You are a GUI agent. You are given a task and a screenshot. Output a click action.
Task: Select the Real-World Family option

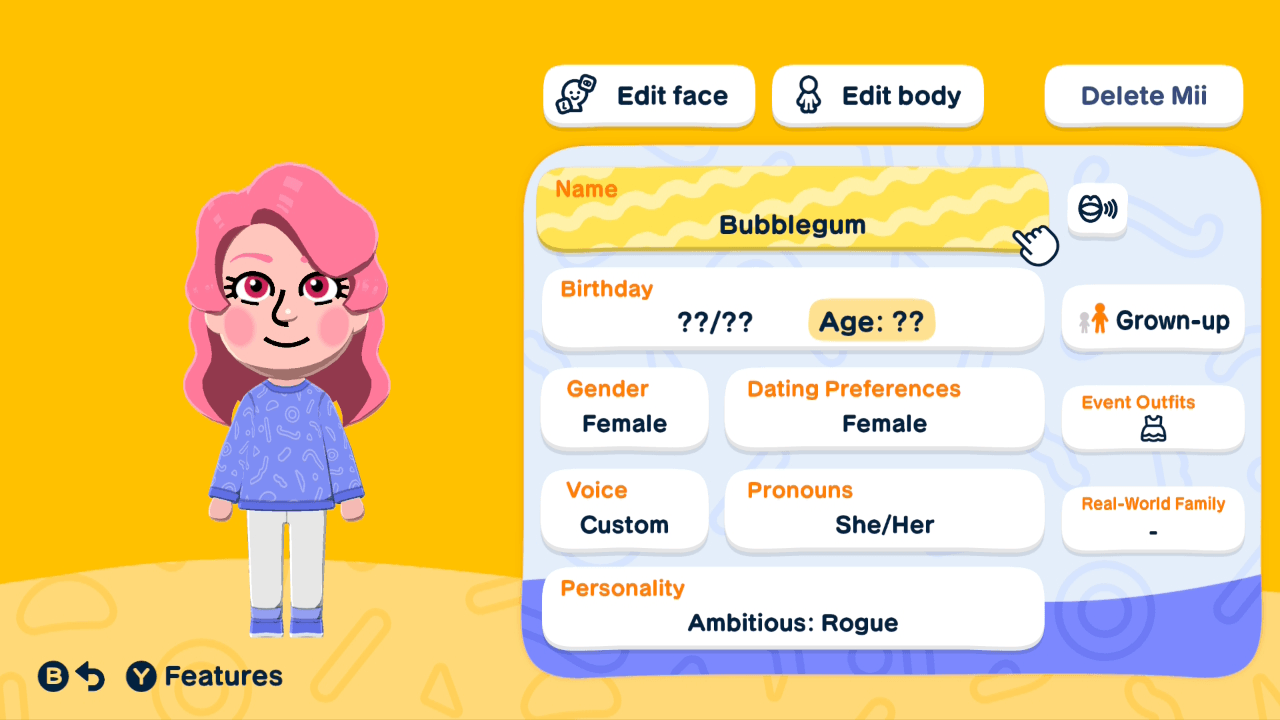[1152, 519]
